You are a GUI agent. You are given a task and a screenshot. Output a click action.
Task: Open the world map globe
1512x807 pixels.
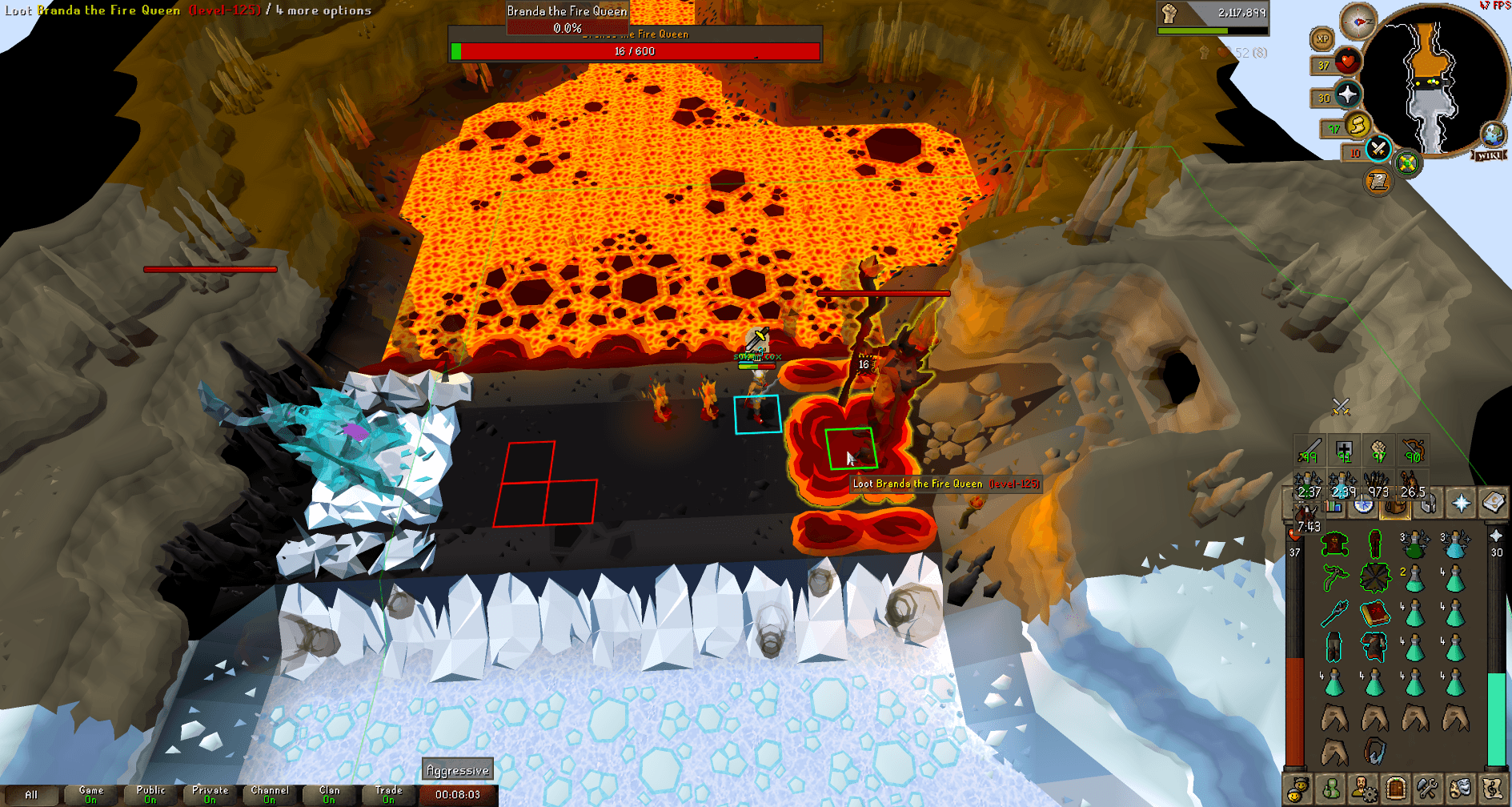[1492, 135]
